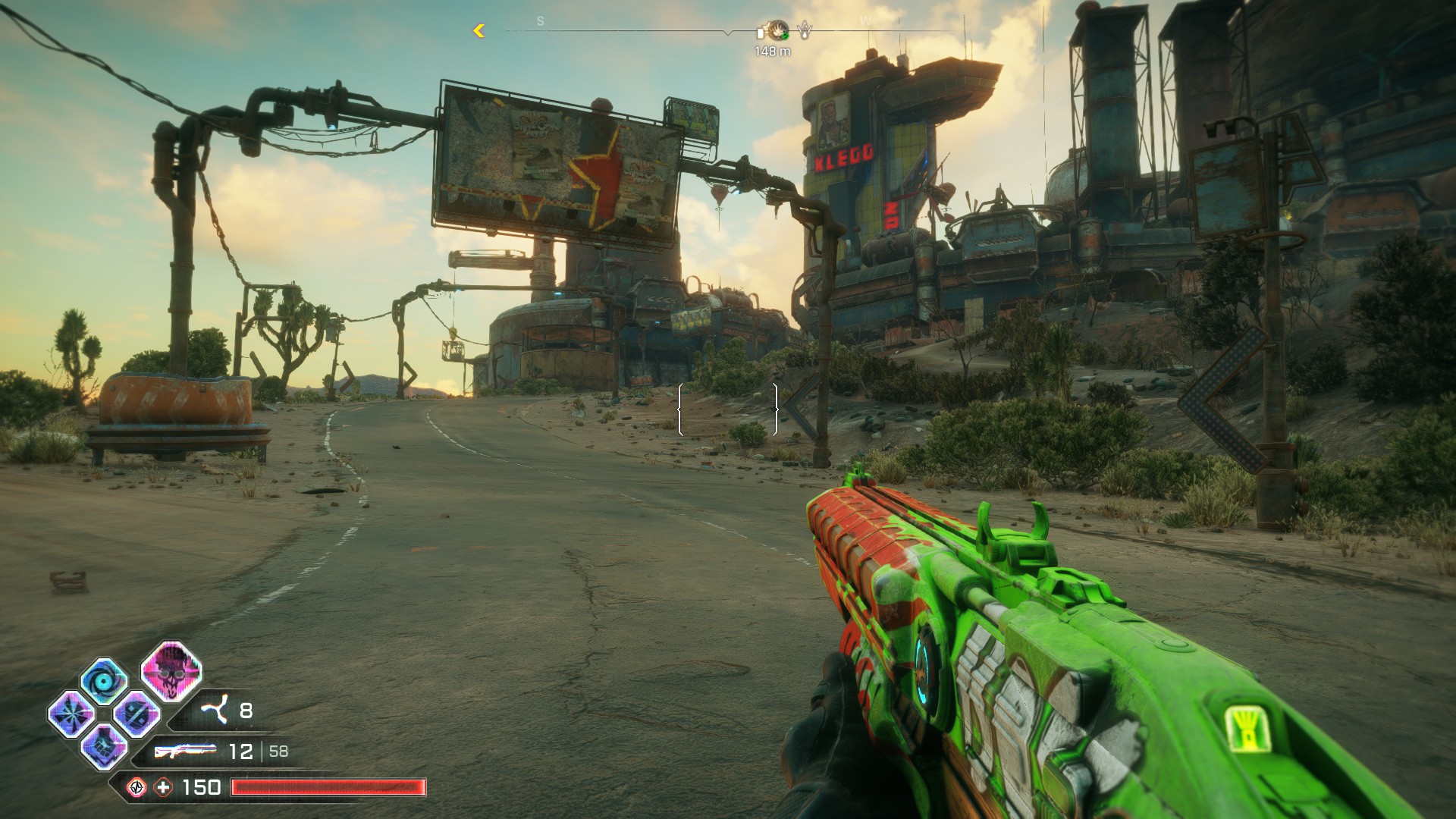Use the blue Vortex swirl ability
Screen dimensions: 1456x819
pyautogui.click(x=104, y=681)
